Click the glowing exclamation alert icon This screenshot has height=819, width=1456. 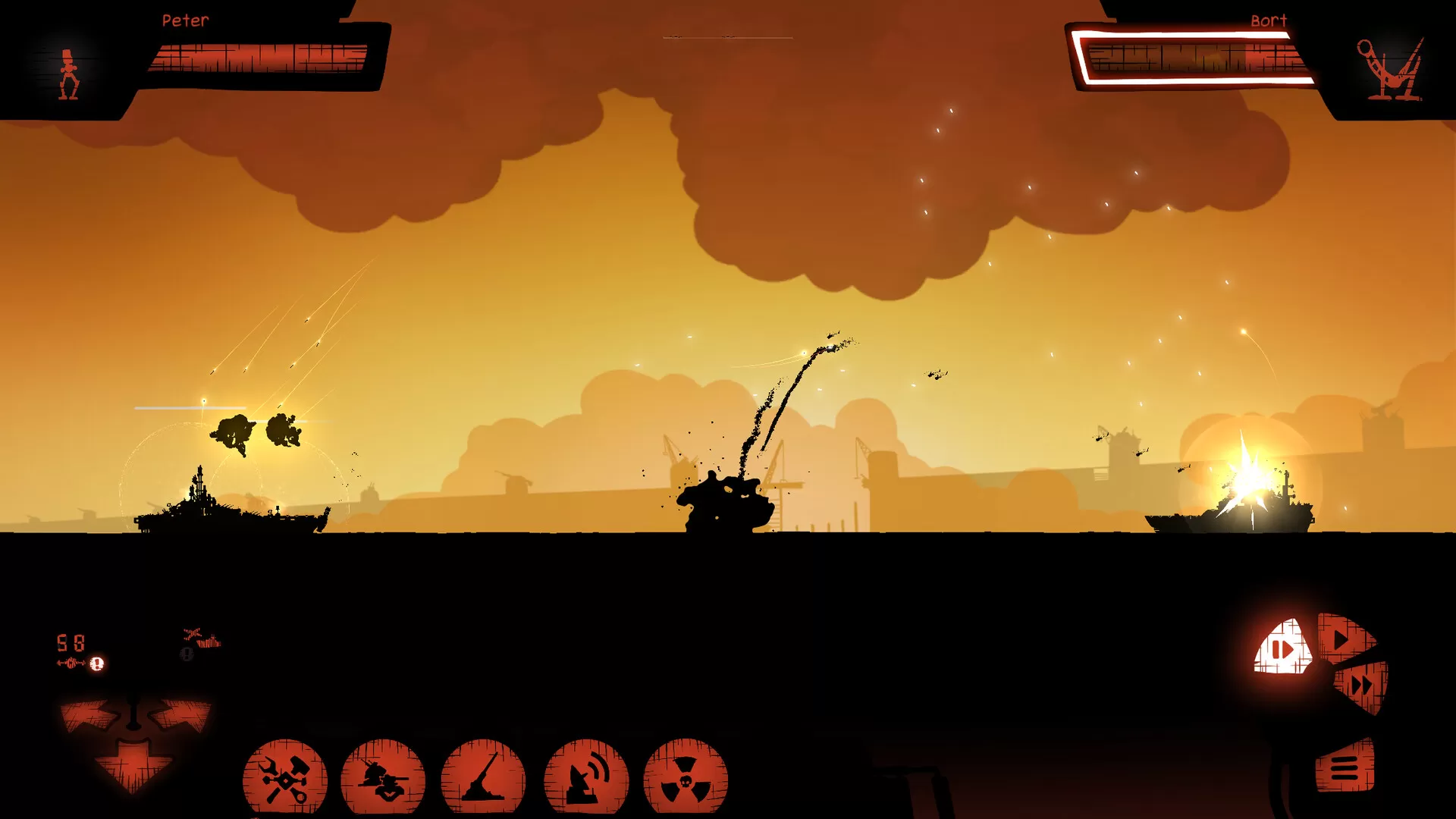click(x=97, y=664)
